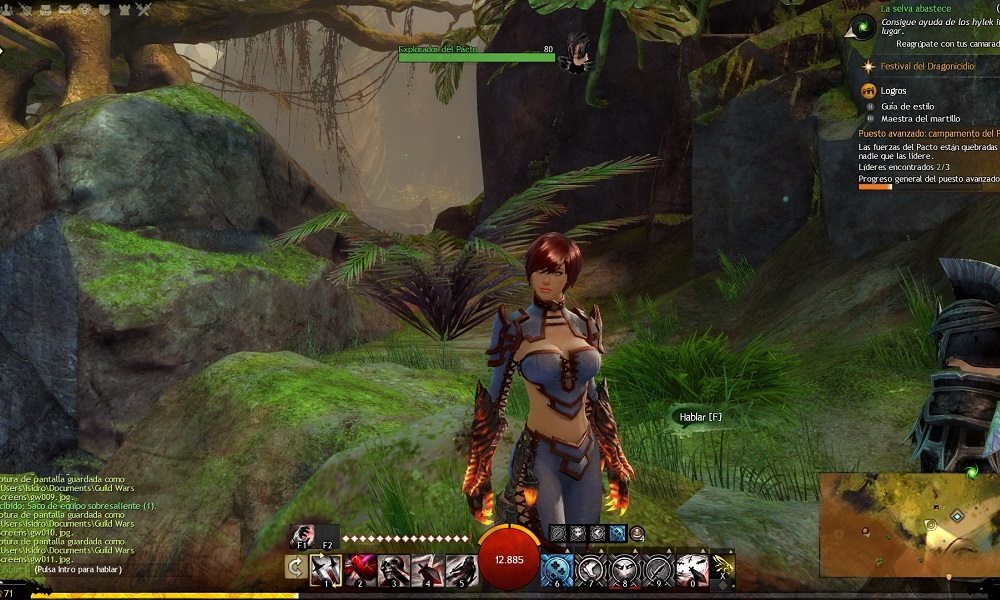Use the red heart skill in slot 2
The width and height of the screenshot is (1000, 600).
pyautogui.click(x=359, y=569)
